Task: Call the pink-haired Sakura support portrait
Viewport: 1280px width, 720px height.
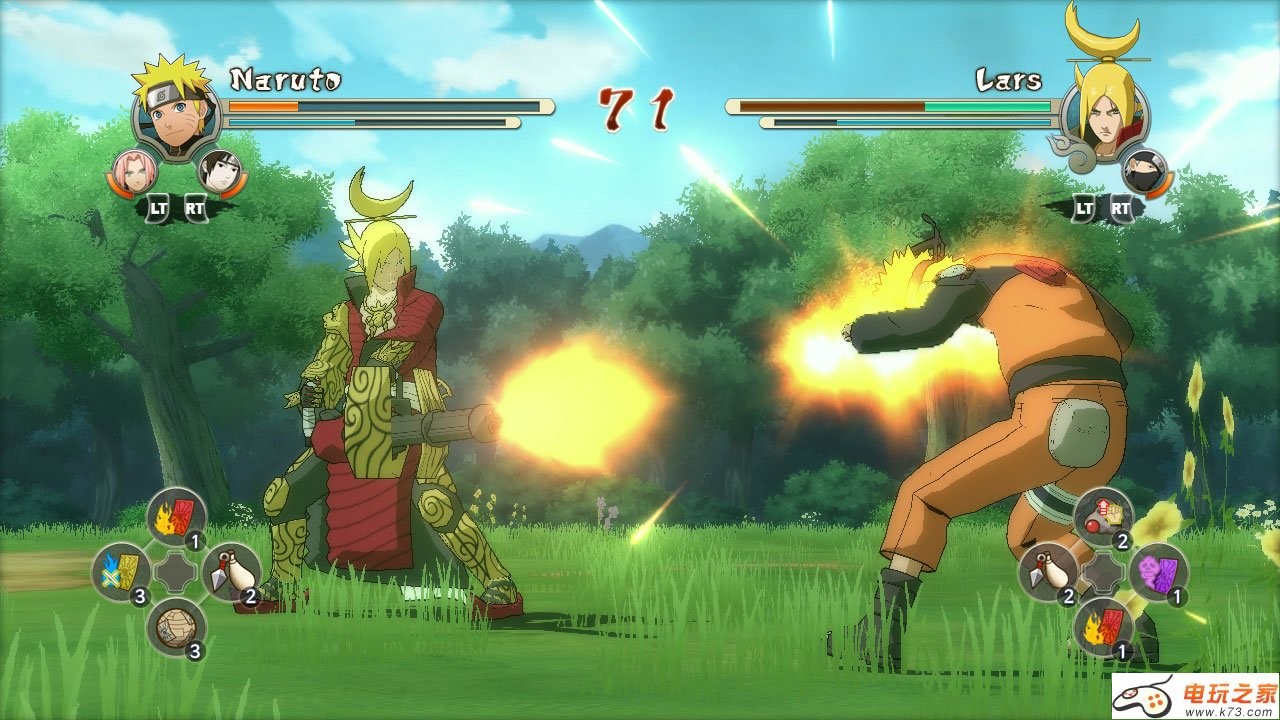Action: coord(132,171)
